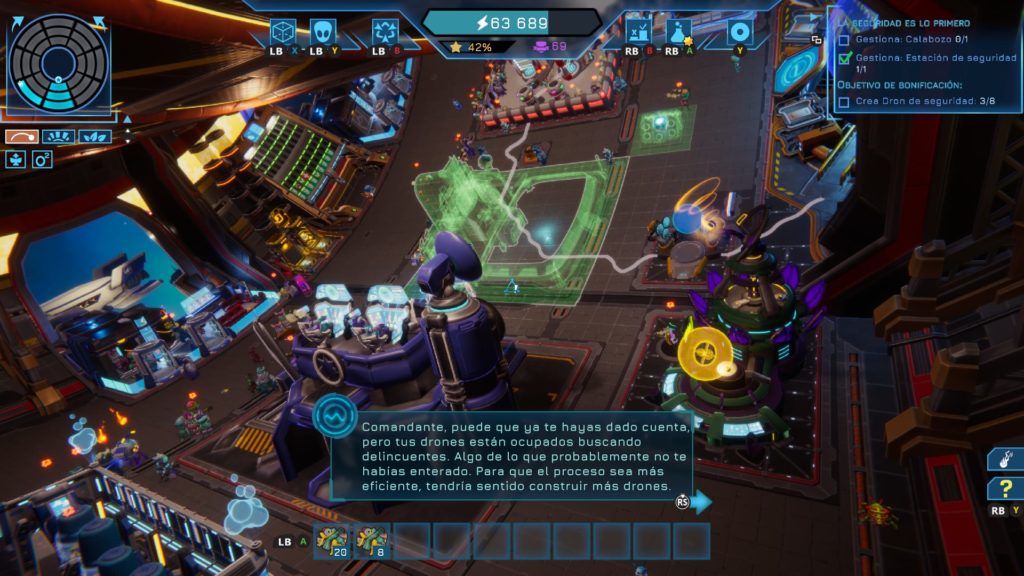Advance the commander dialogue with the arrow
This screenshot has width=1024, height=576.
pyautogui.click(x=702, y=501)
